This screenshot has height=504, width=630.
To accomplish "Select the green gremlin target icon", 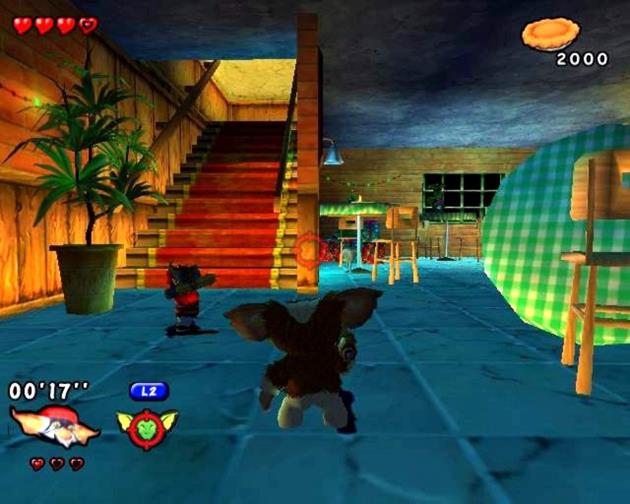I will [146, 427].
